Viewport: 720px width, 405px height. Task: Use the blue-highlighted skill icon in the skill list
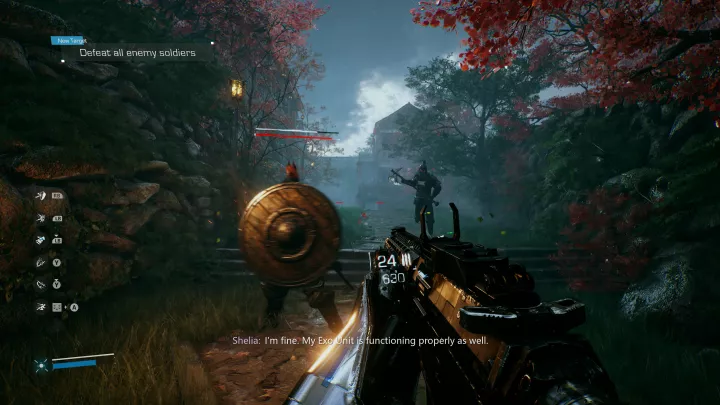click(x=41, y=238)
